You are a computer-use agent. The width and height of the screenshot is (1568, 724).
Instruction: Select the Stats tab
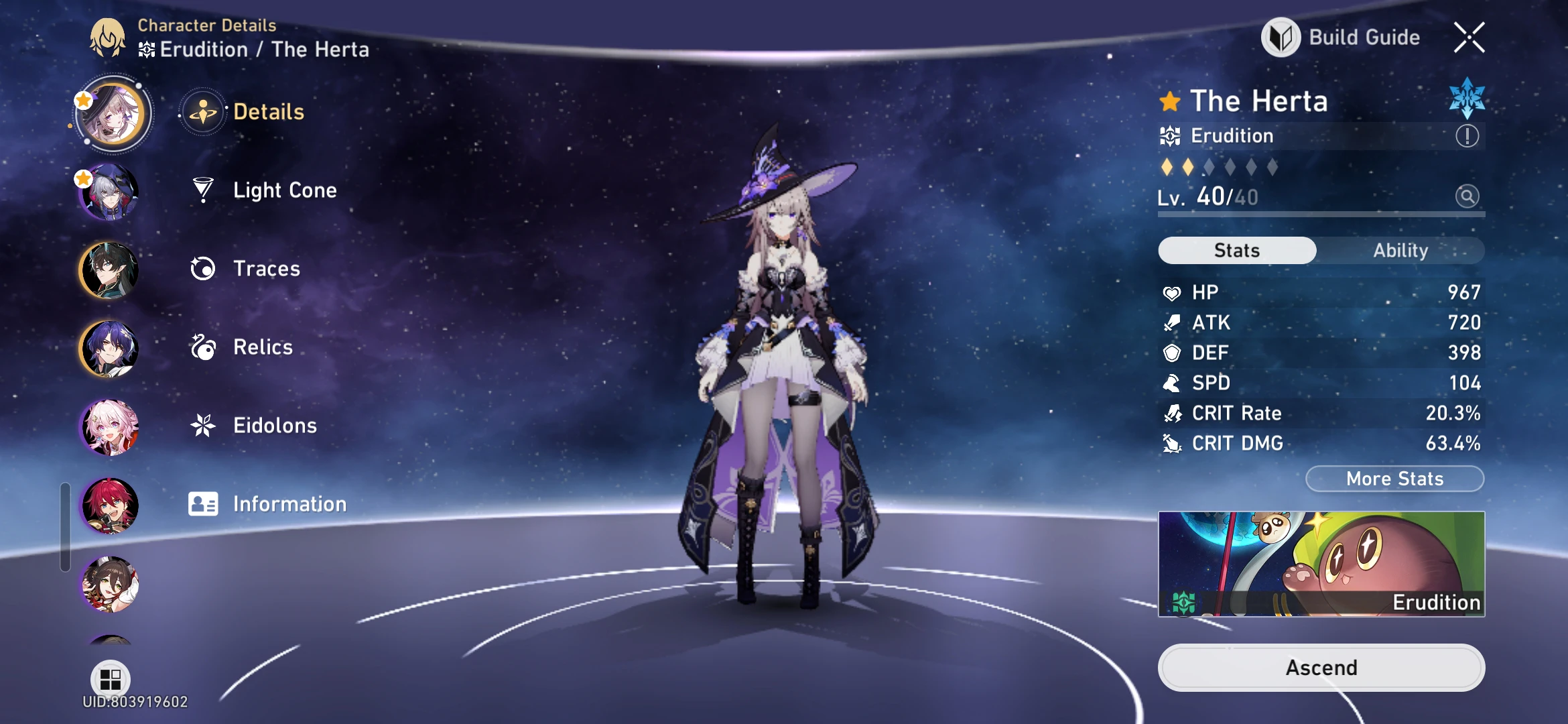click(1236, 250)
